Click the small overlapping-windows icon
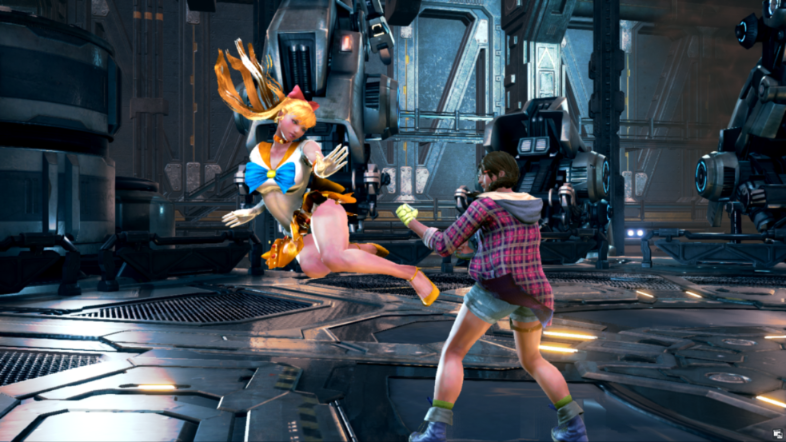The image size is (786, 442). click(x=776, y=433)
